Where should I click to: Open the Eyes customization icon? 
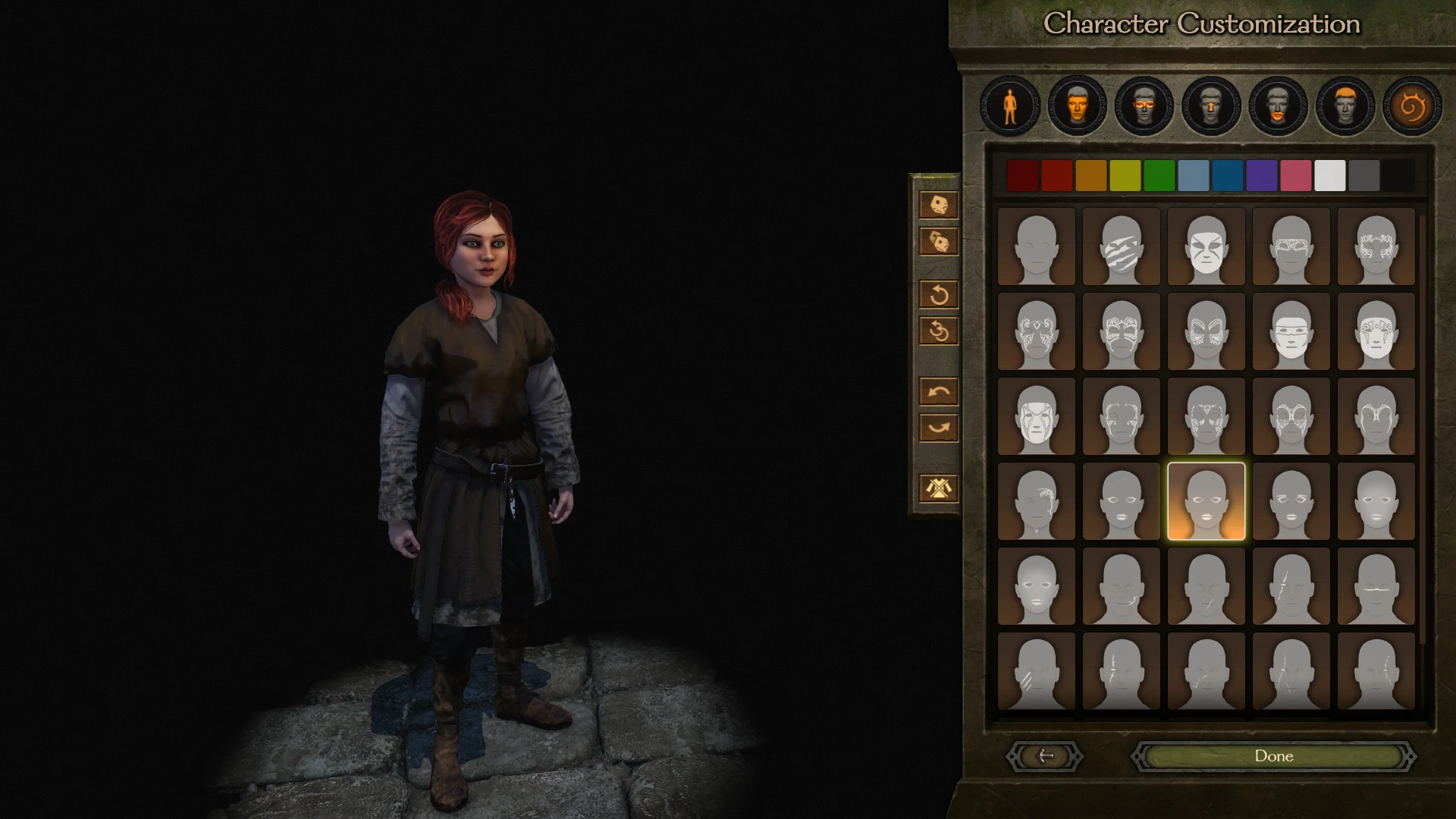tap(1144, 106)
